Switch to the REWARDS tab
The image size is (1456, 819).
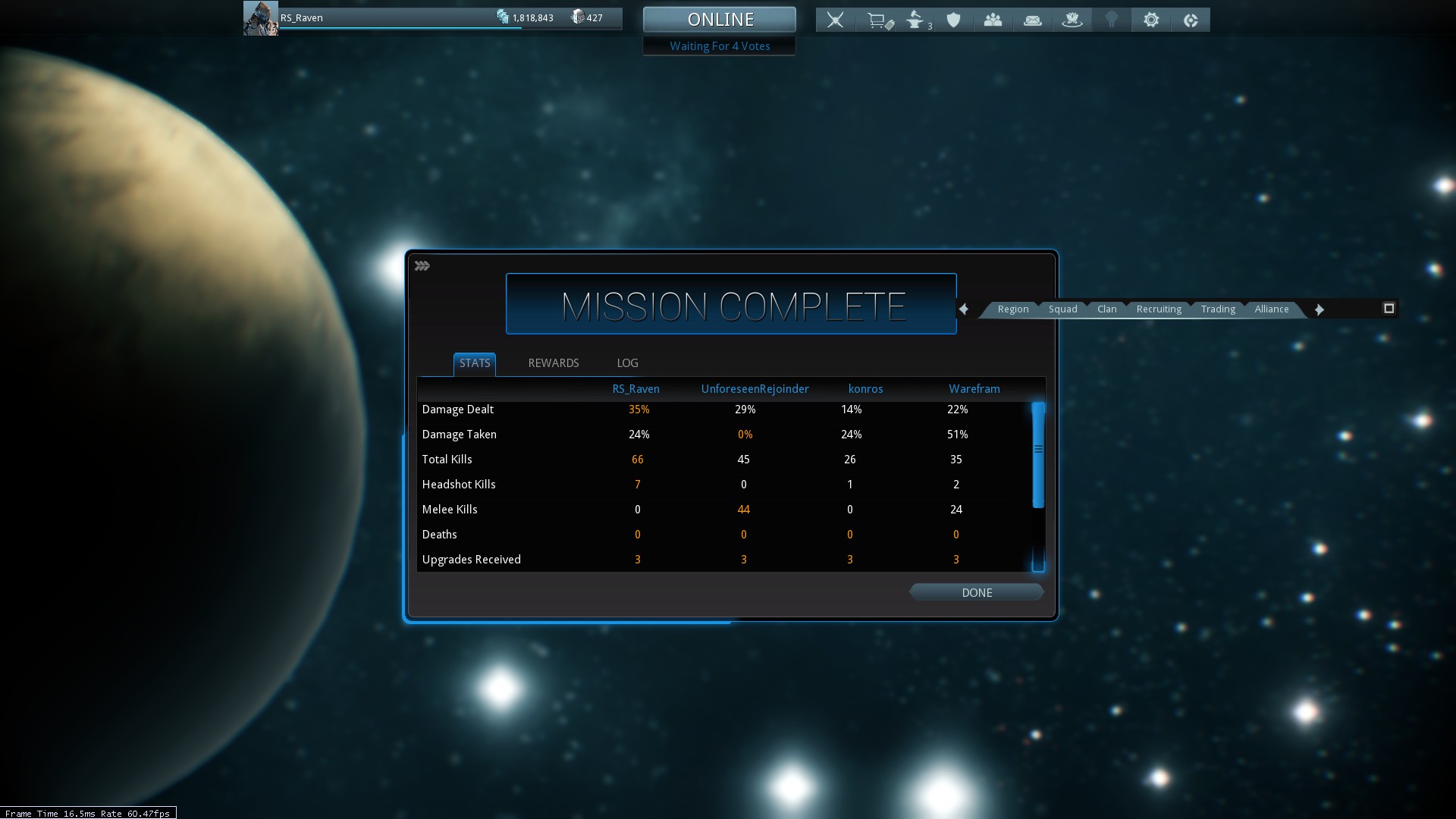pos(553,363)
